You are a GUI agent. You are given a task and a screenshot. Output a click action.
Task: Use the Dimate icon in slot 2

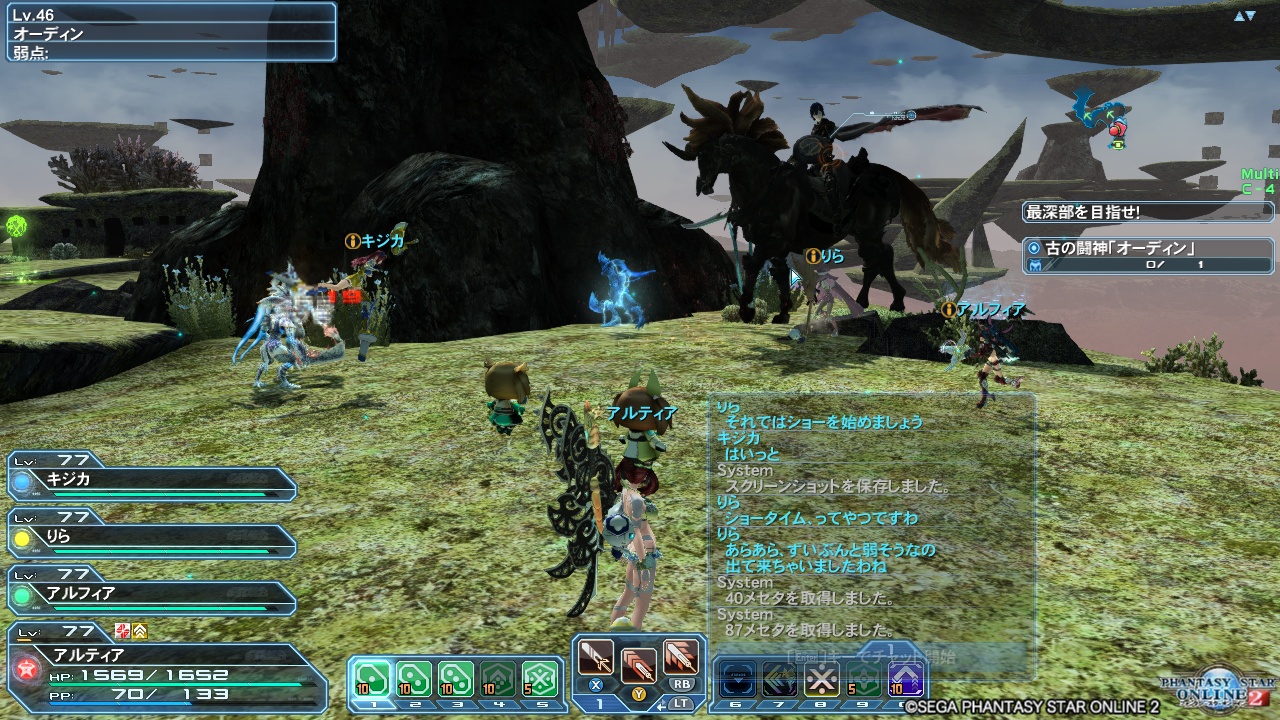[x=414, y=678]
